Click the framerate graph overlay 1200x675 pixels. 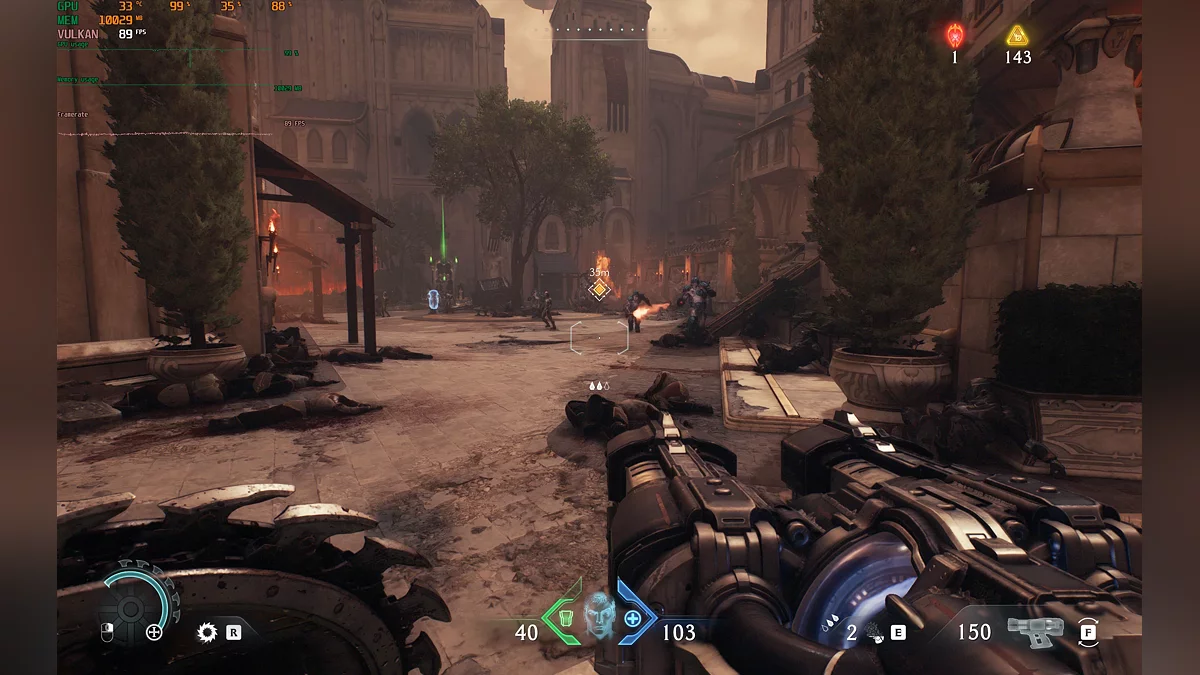coord(165,131)
